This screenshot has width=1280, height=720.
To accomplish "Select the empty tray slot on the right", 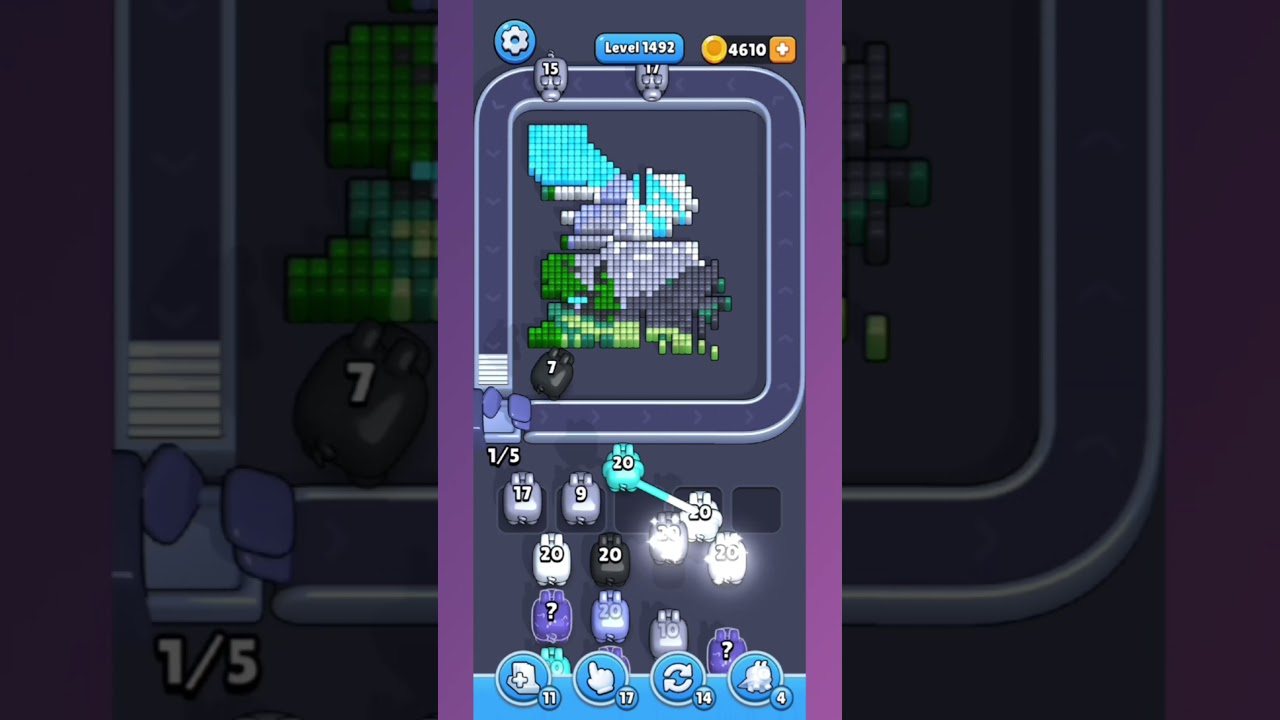I will click(758, 509).
